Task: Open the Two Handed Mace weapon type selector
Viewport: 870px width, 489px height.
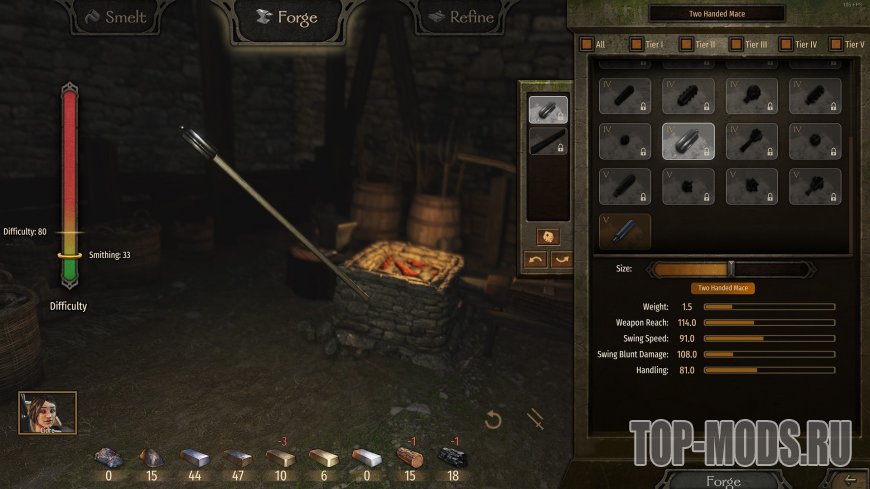Action: pyautogui.click(x=717, y=13)
